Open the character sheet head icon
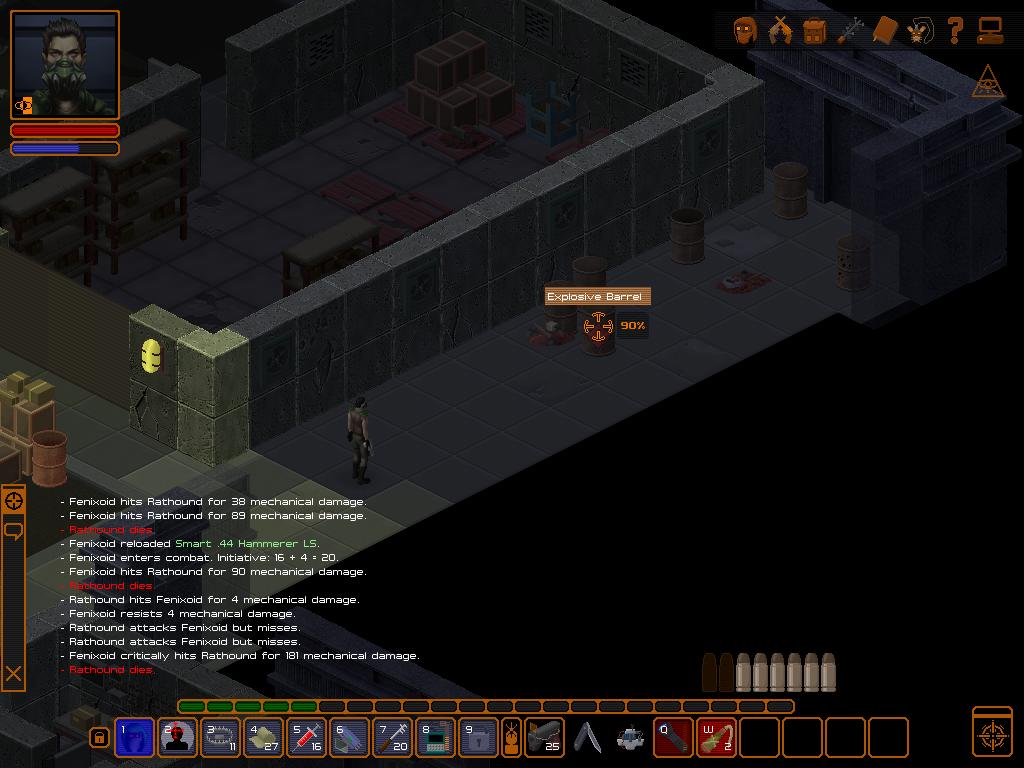This screenshot has height=768, width=1024. point(745,31)
